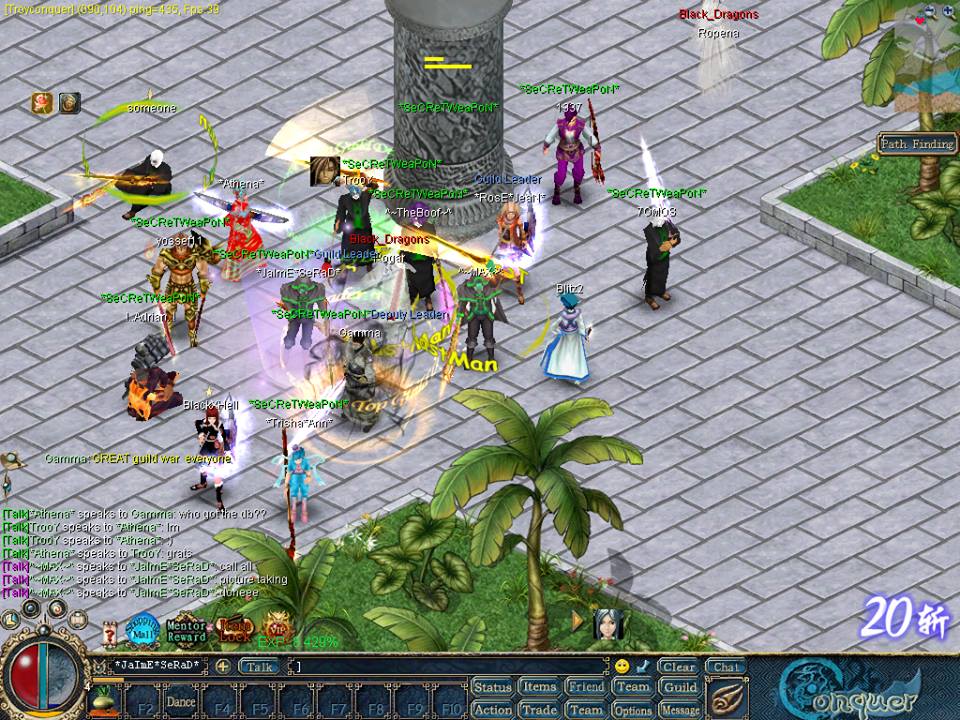Click the Path Finding button
The image size is (960, 720).
(x=917, y=144)
